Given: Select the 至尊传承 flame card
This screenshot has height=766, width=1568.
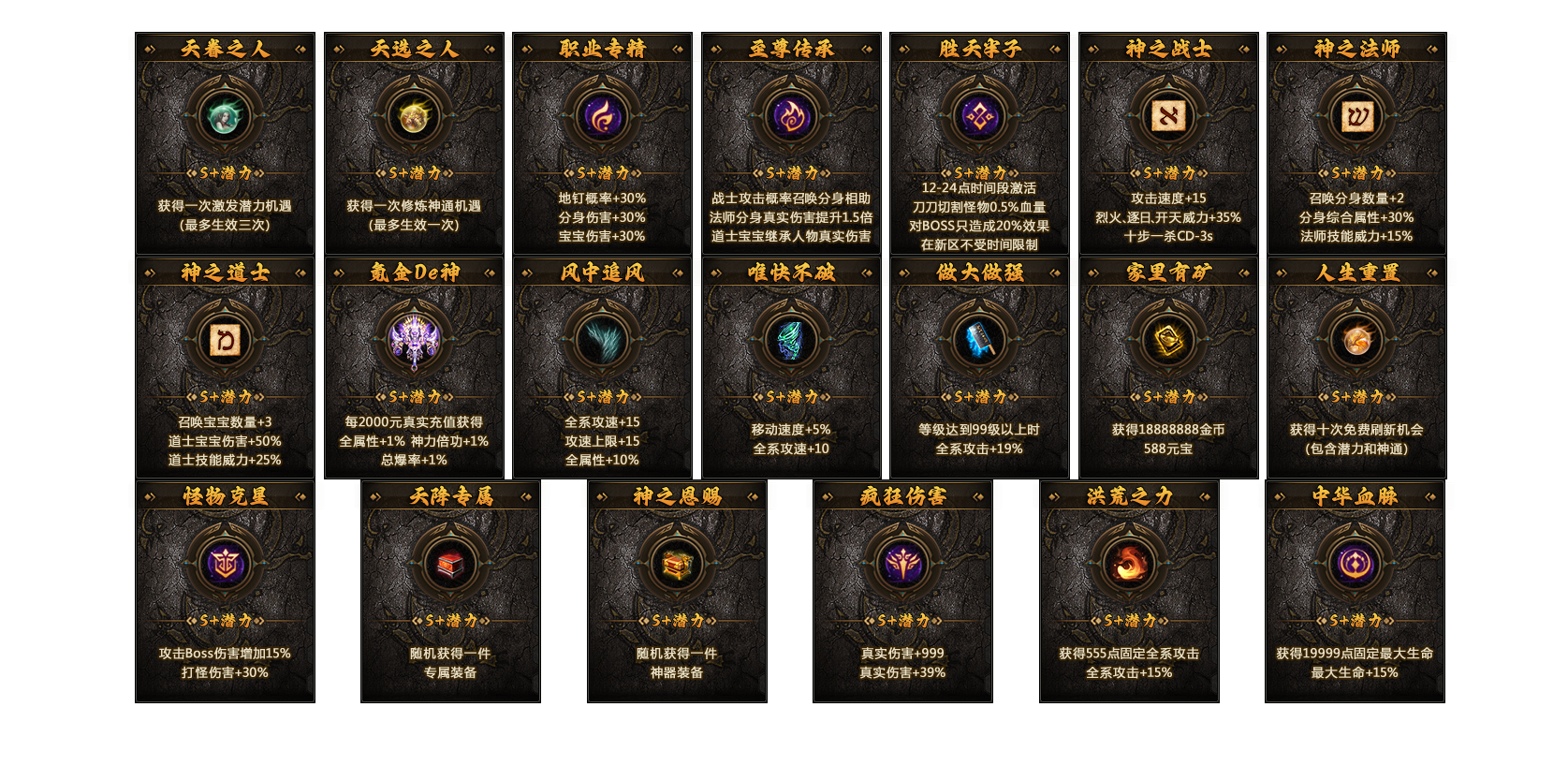Looking at the screenshot, I should (x=791, y=143).
